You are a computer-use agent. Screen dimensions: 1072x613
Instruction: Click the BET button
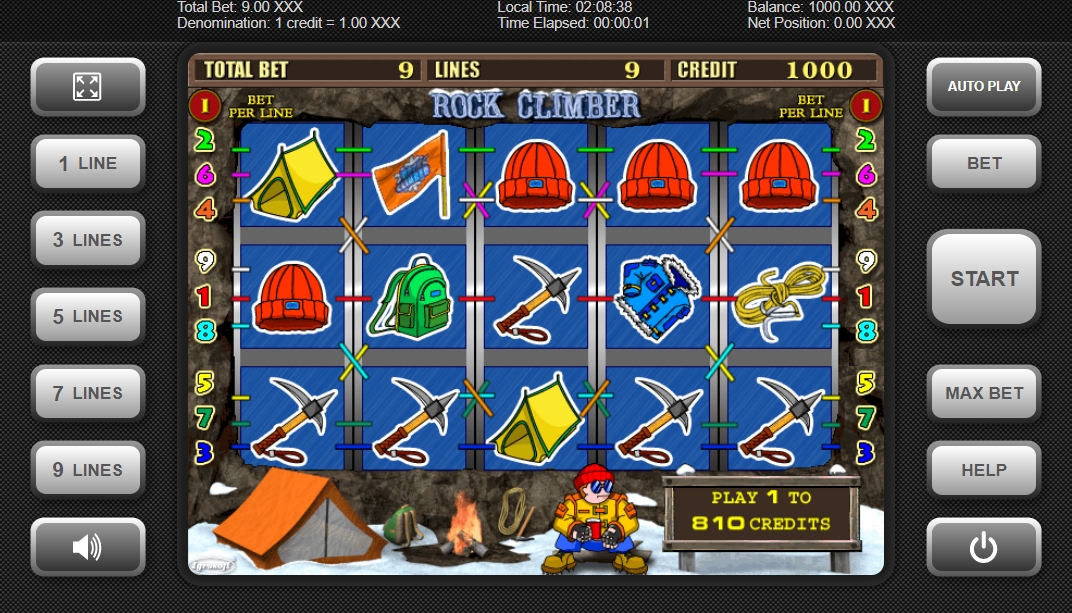pos(984,163)
